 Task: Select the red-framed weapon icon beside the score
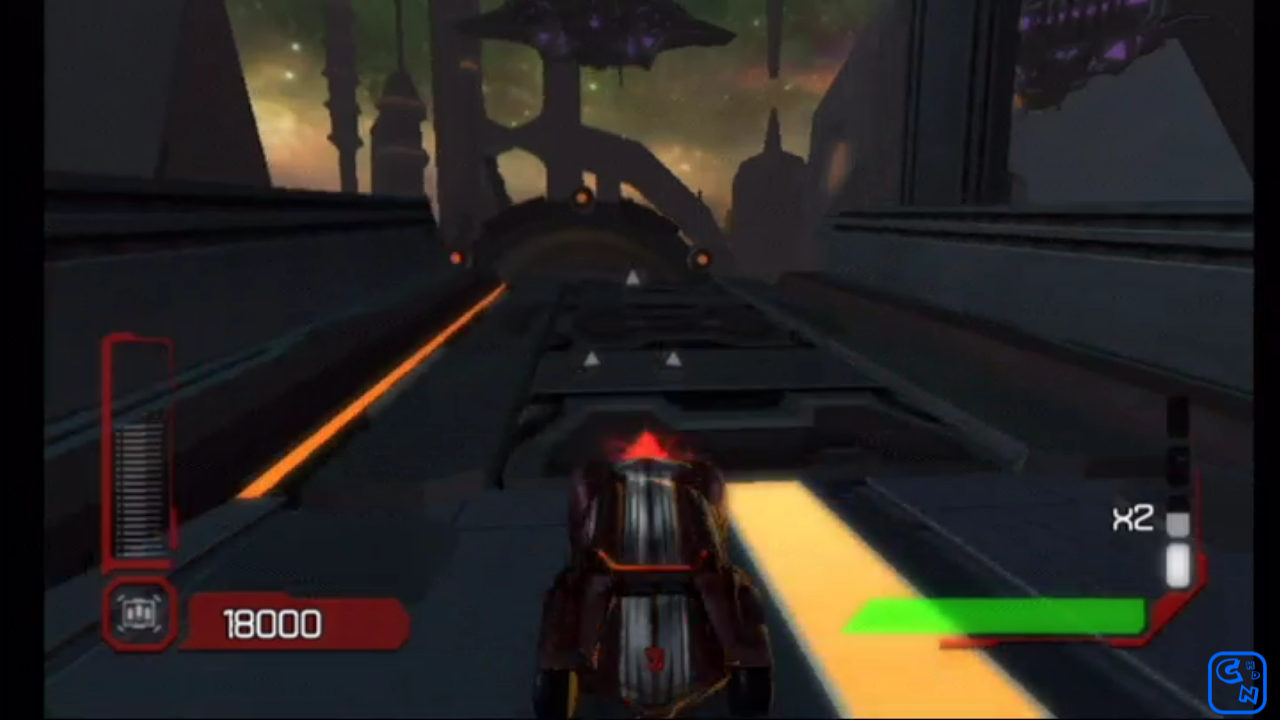139,613
